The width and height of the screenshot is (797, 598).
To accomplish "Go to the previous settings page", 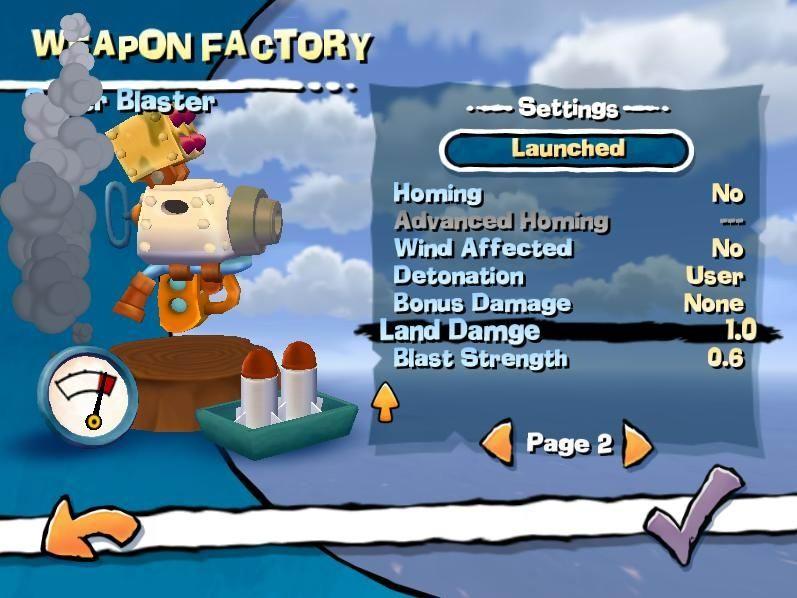I will (497, 443).
